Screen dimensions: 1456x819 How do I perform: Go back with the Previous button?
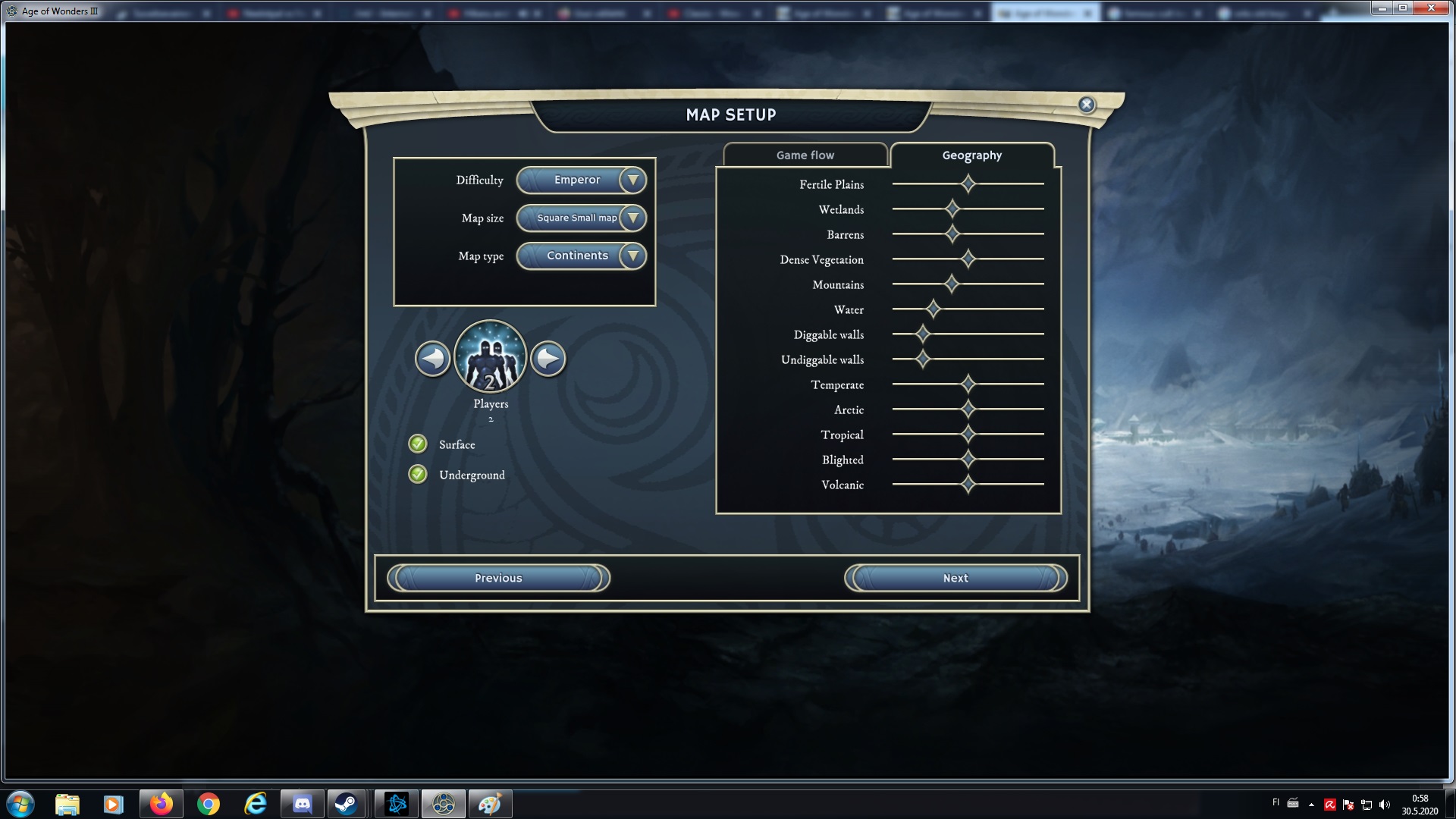pyautogui.click(x=498, y=579)
